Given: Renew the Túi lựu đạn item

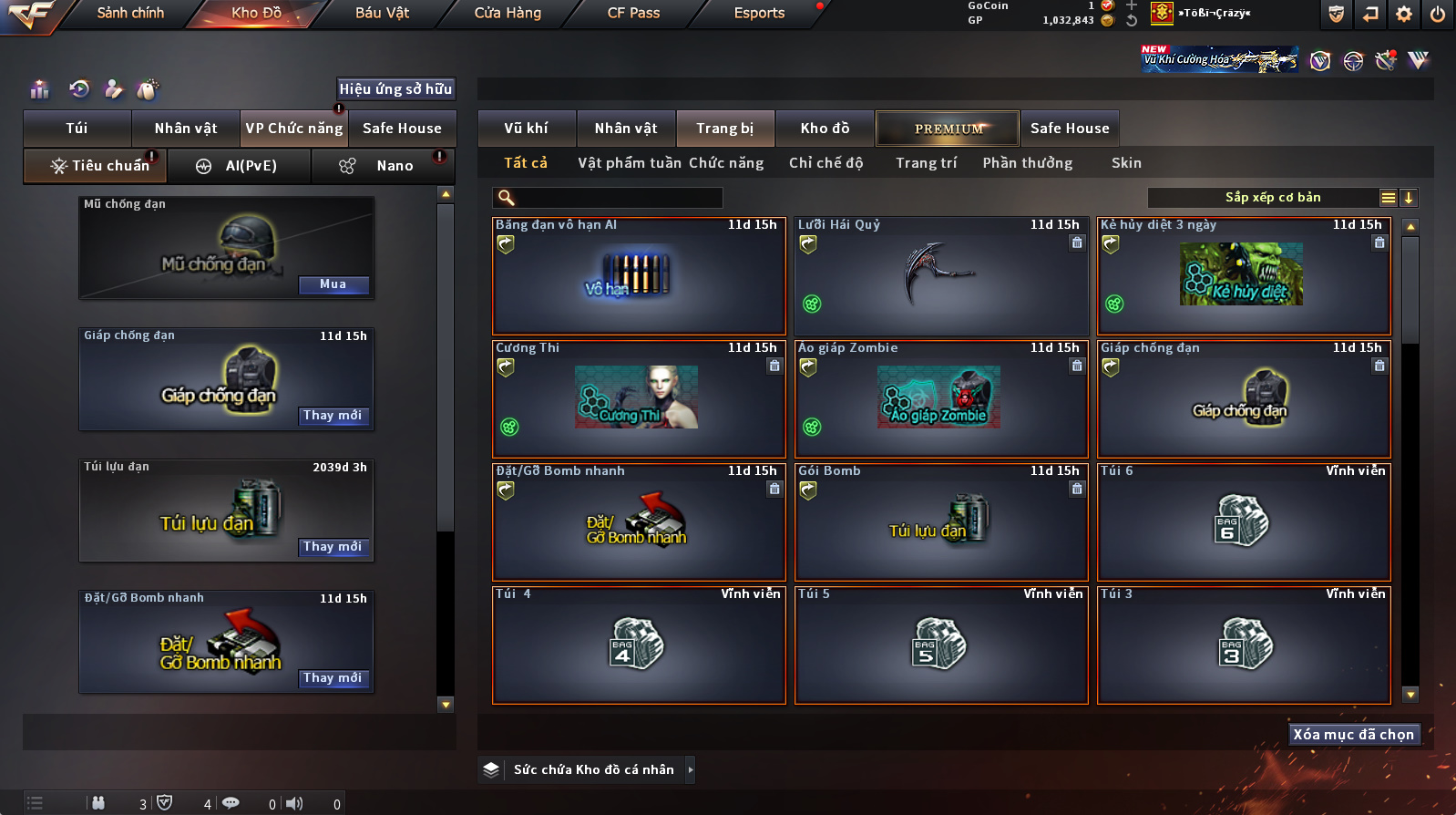Looking at the screenshot, I should pyautogui.click(x=333, y=547).
